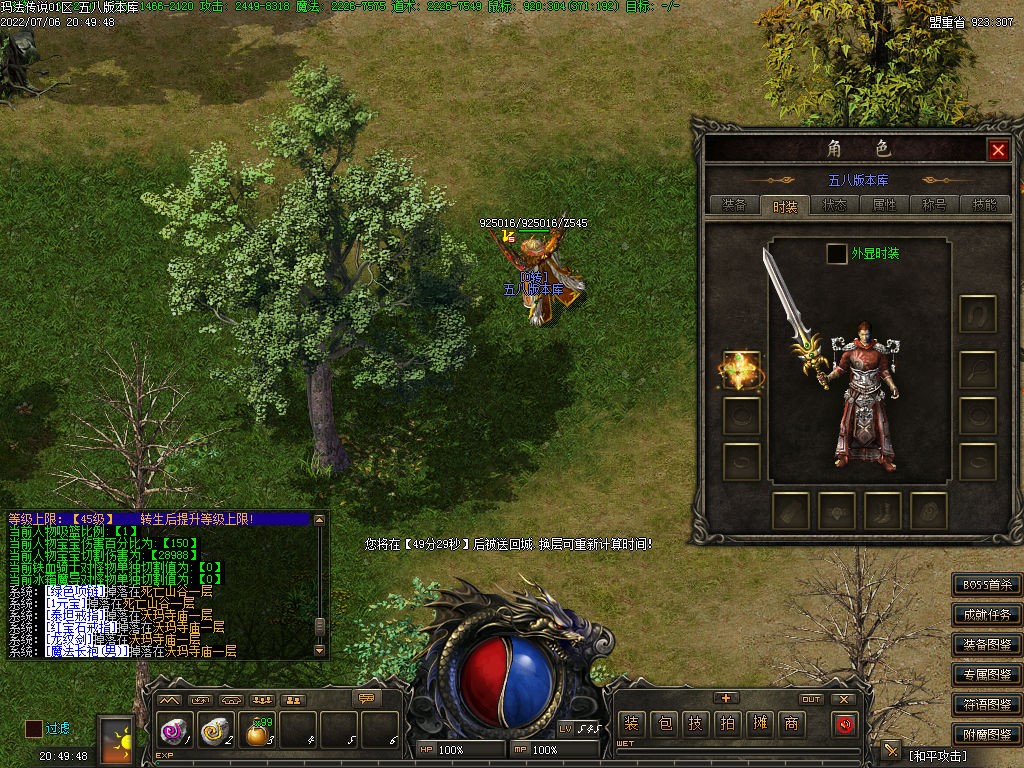The height and width of the screenshot is (768, 1024).
Task: Toggle the 过滤 filter checkbox
Action: click(x=34, y=729)
